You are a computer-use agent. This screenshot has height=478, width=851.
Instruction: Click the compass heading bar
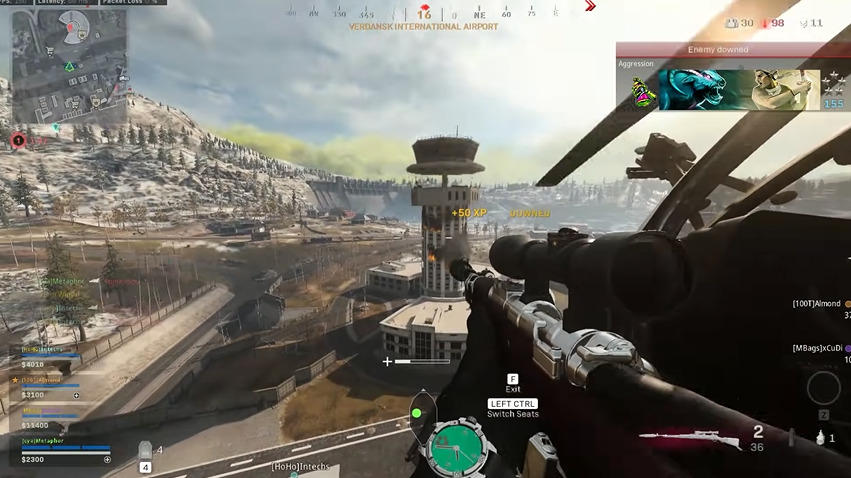click(424, 14)
